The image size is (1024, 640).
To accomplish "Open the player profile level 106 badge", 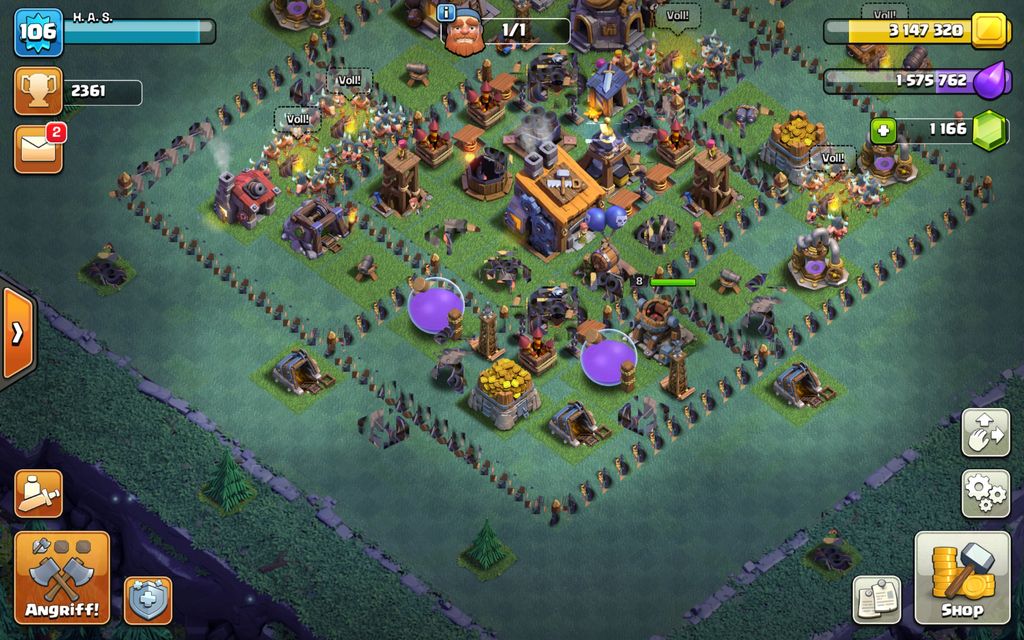I will coord(38,32).
